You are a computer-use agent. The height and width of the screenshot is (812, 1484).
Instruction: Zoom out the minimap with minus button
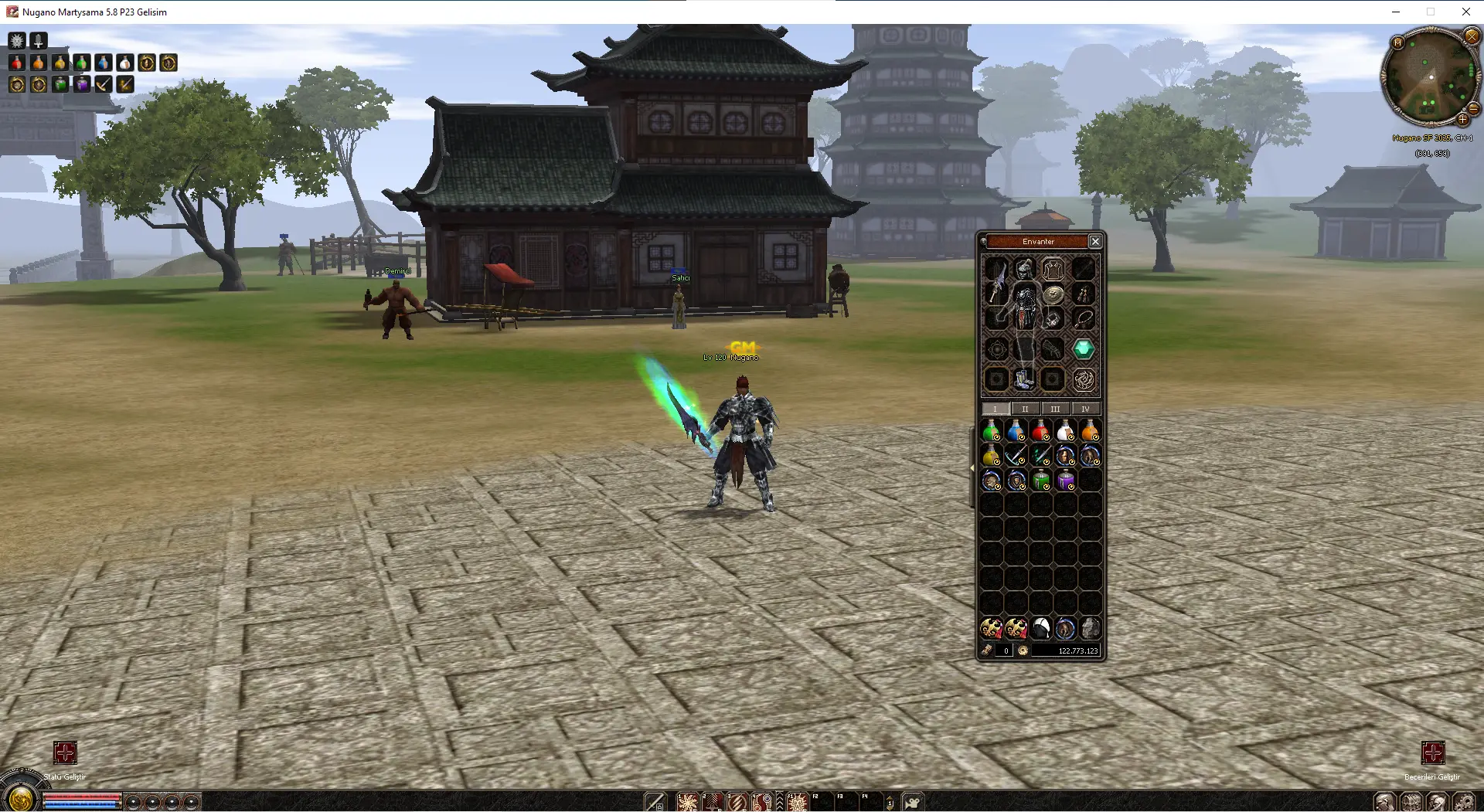click(x=1473, y=109)
